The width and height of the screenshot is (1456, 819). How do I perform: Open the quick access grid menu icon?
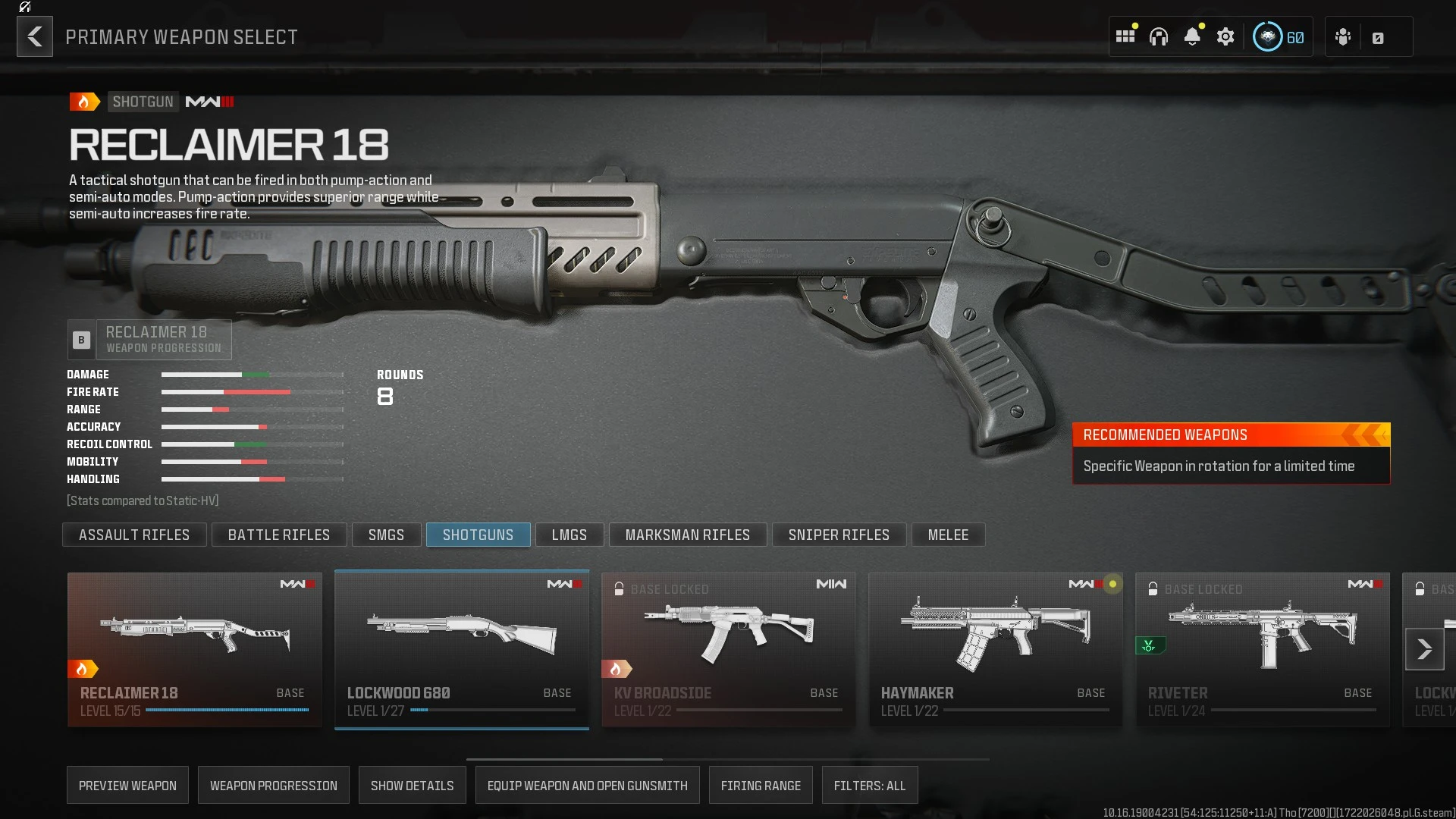(x=1125, y=36)
